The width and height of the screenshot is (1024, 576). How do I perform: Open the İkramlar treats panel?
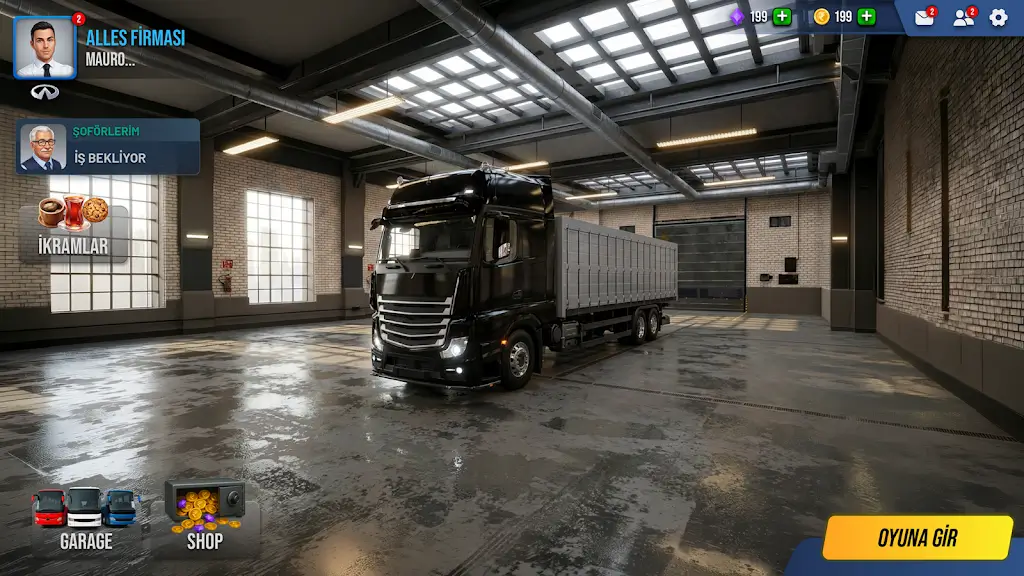[x=73, y=229]
